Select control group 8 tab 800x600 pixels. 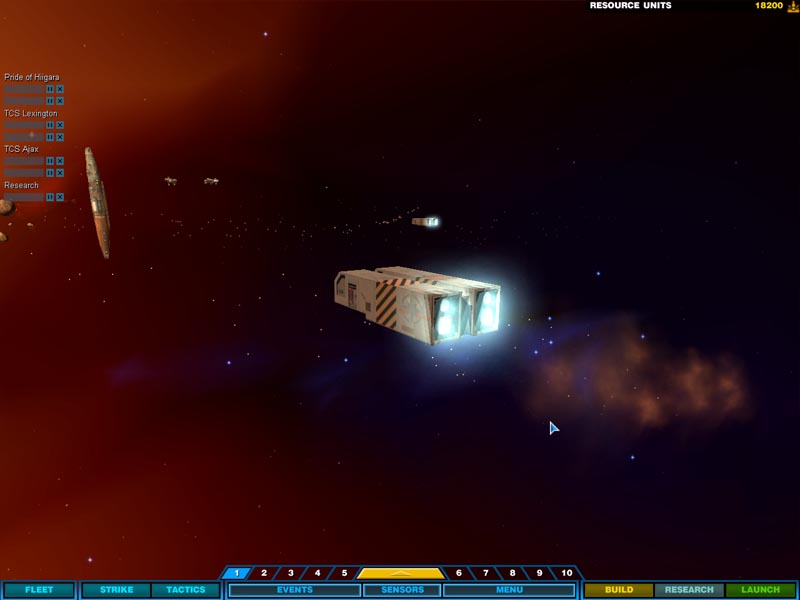(x=512, y=573)
